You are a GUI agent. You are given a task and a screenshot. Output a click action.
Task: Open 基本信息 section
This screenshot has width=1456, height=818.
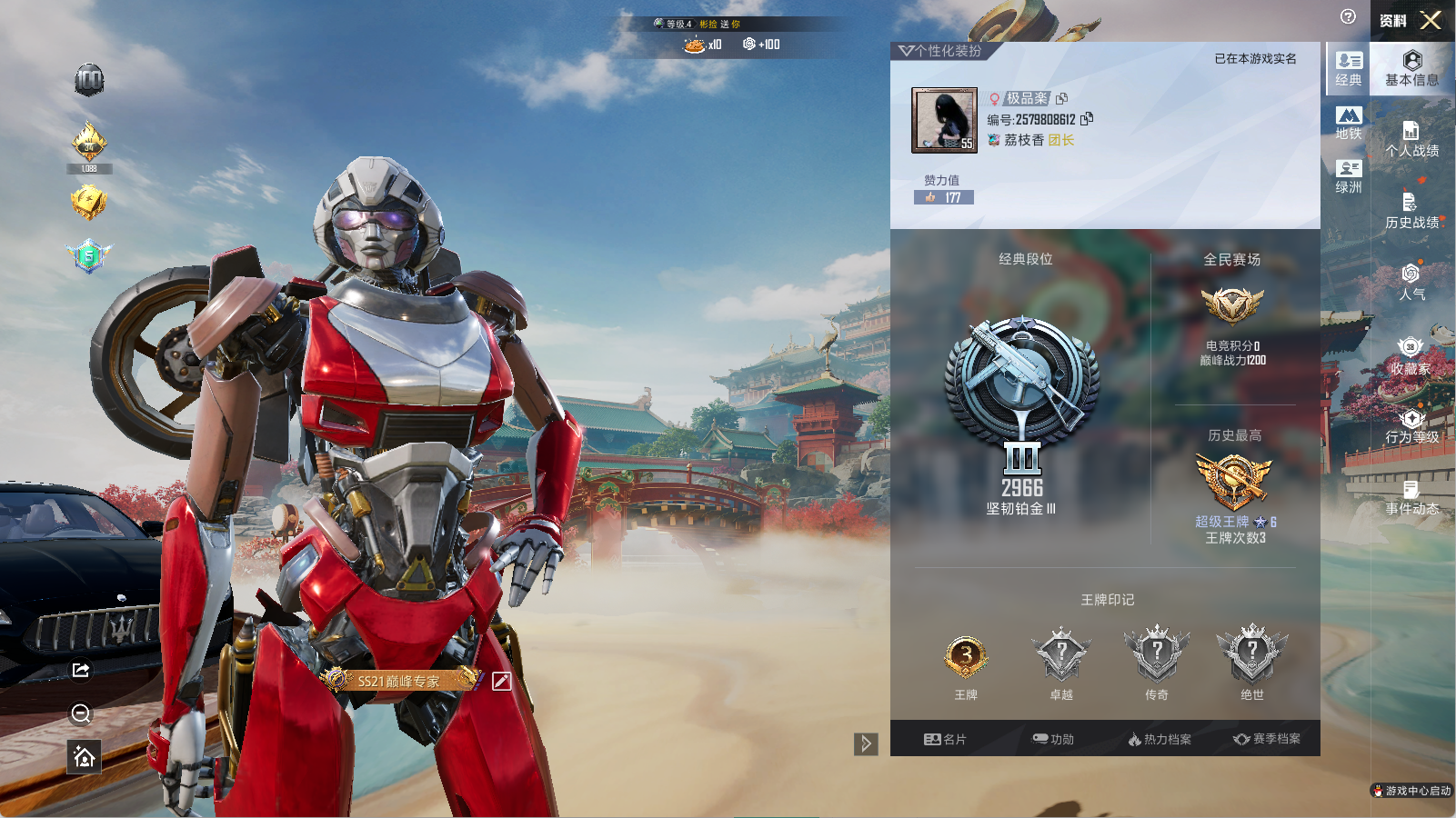(1411, 68)
